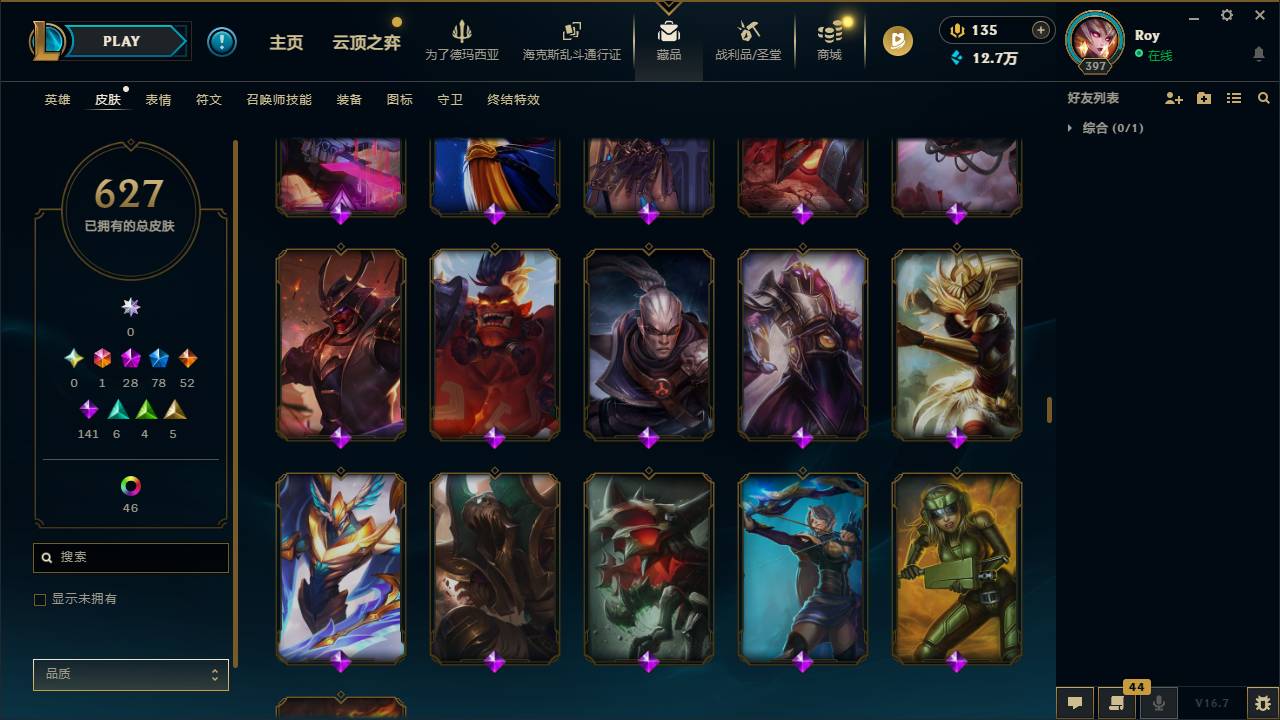
Task: Open friend list search magnifier icon
Action: coord(1263,97)
